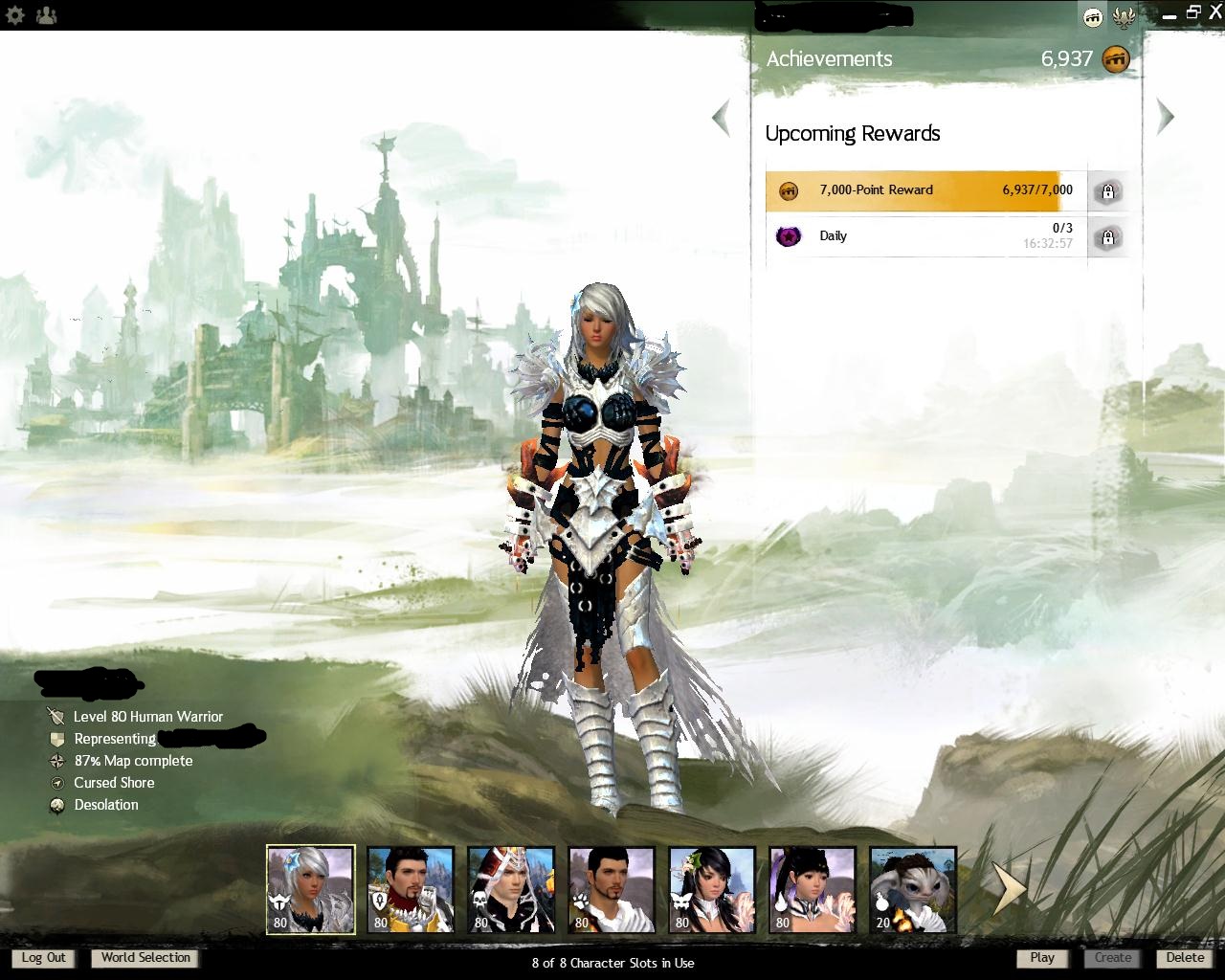Choose the level 20 asura portrait
The image size is (1225, 980).
(x=912, y=889)
